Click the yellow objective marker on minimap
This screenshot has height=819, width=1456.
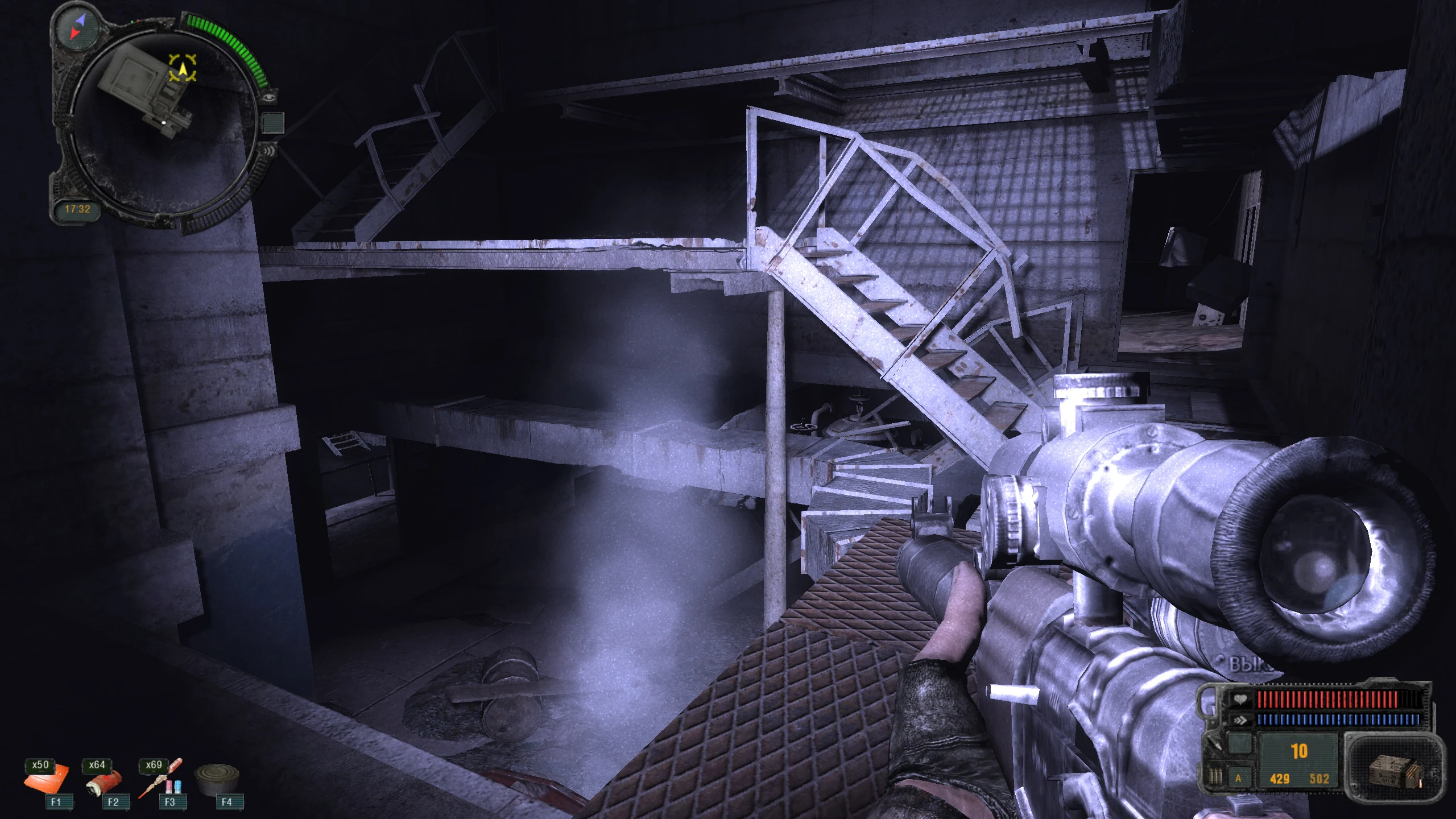(x=183, y=69)
